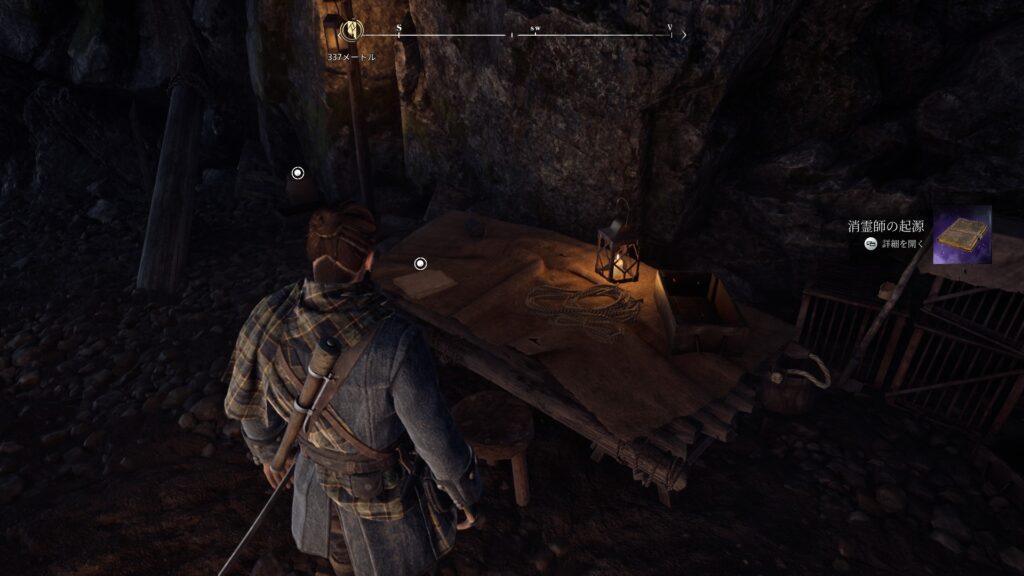Open the 消霊師の起源 book thumbnail
This screenshot has height=576, width=1024.
pyautogui.click(x=961, y=235)
